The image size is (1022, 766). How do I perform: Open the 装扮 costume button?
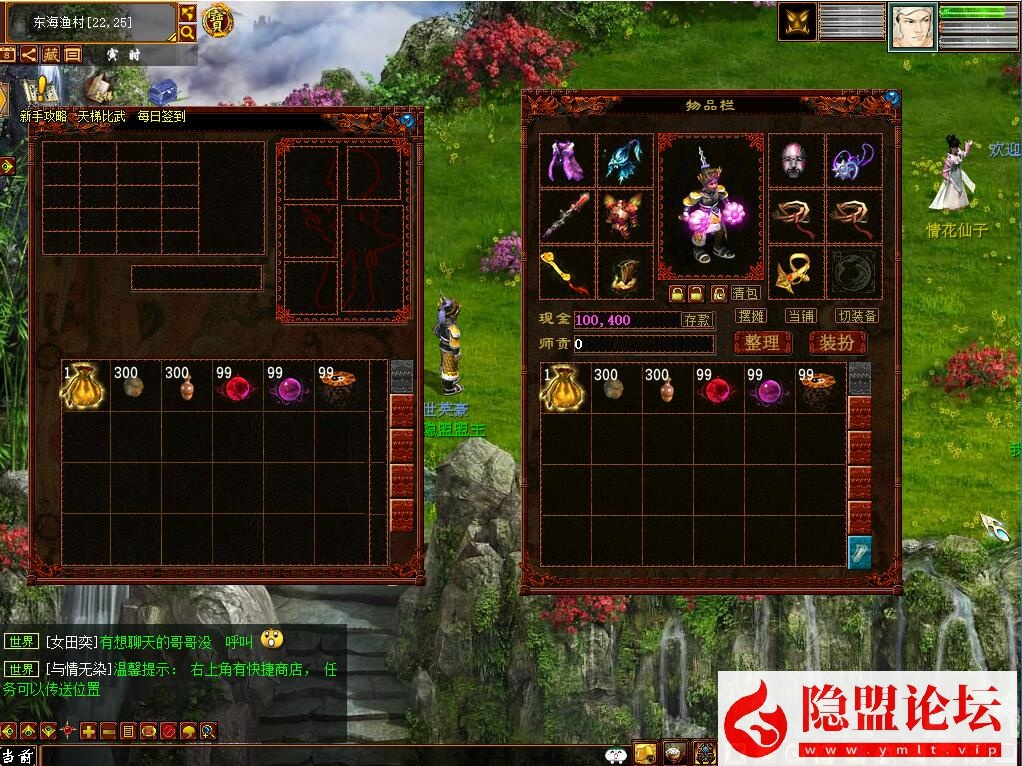coord(836,343)
